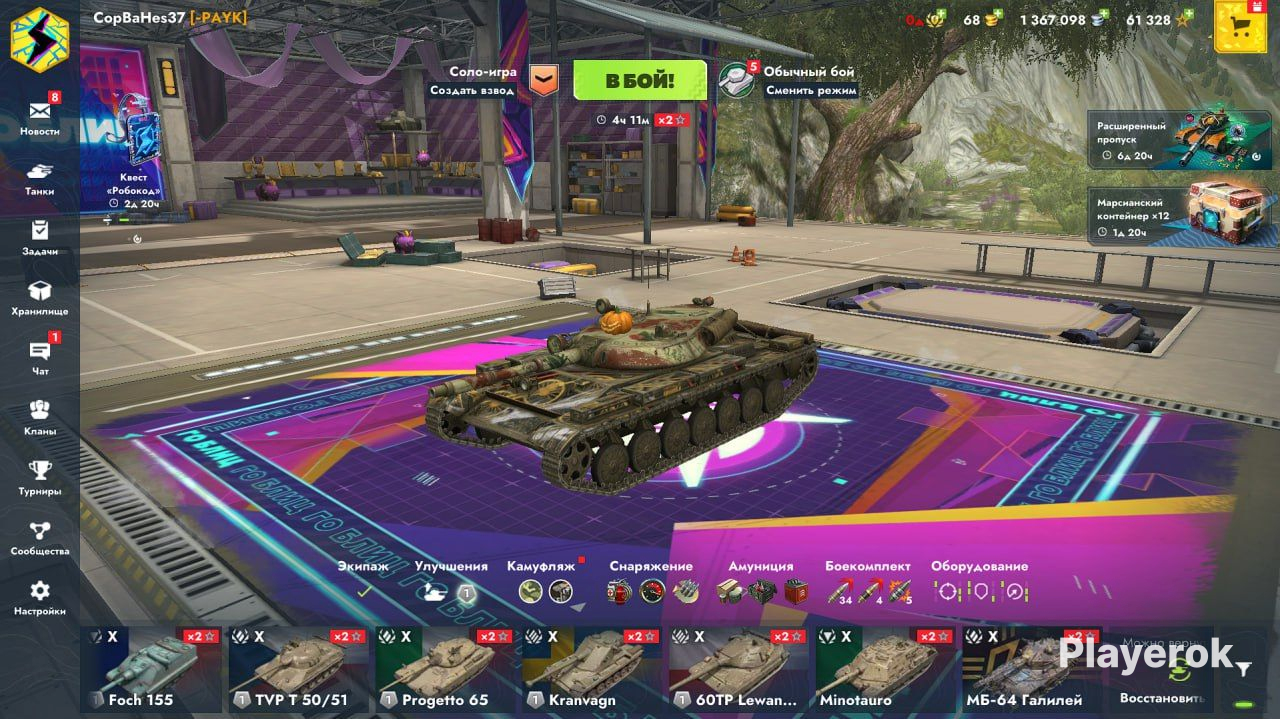Open the Хранилище storage

[x=40, y=296]
